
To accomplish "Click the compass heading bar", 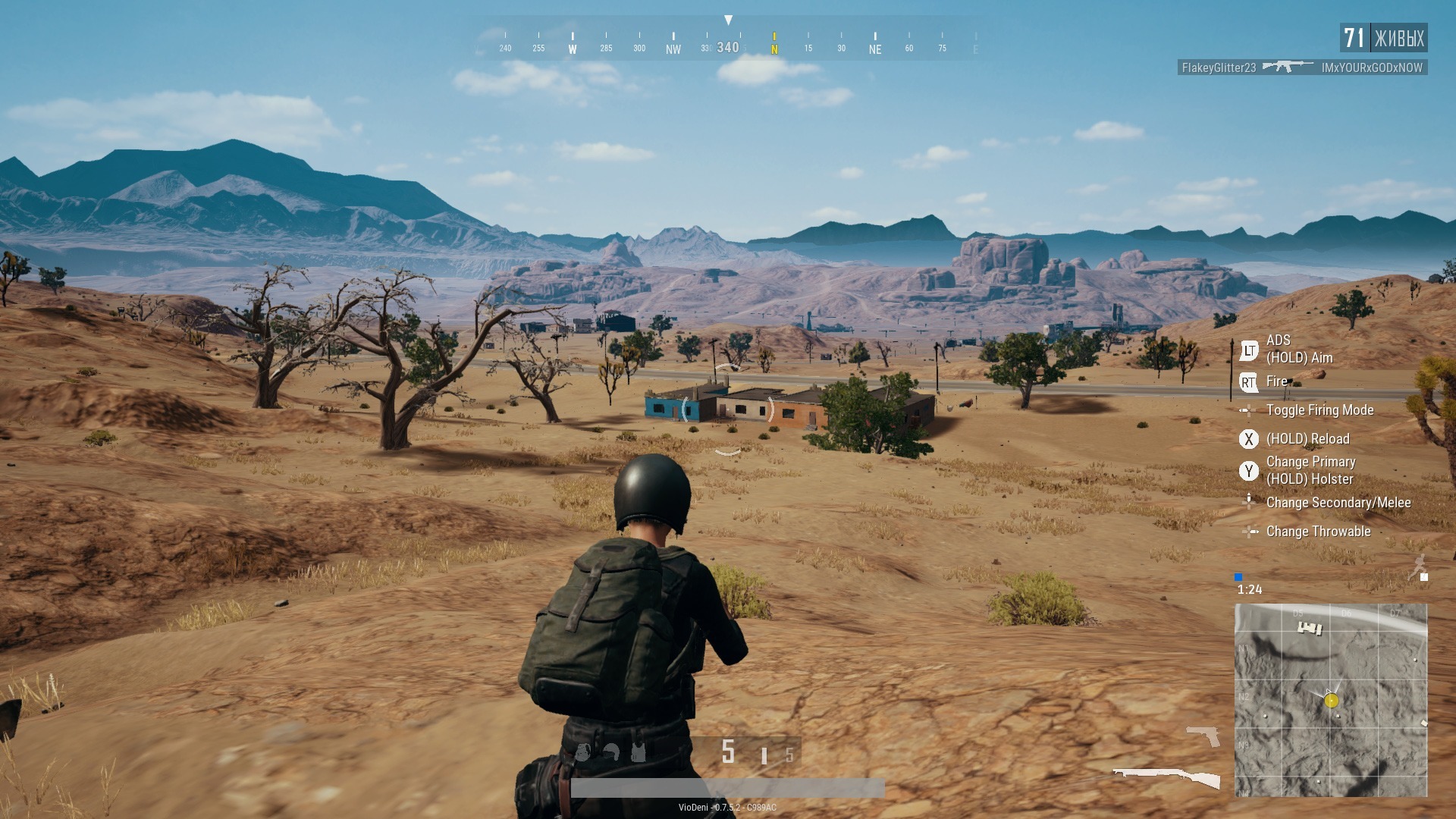I will coord(728,42).
